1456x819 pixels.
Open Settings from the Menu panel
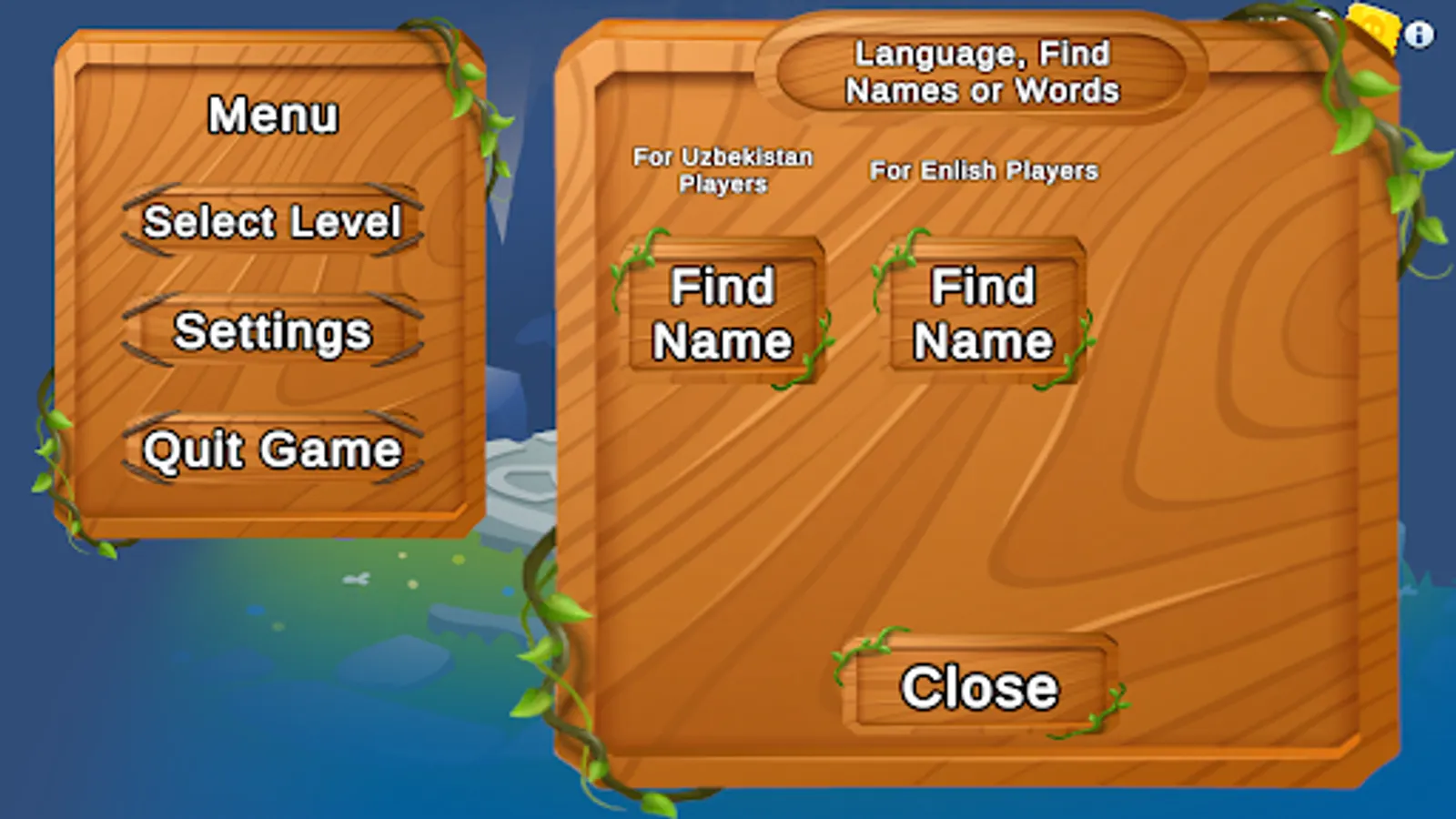[273, 332]
